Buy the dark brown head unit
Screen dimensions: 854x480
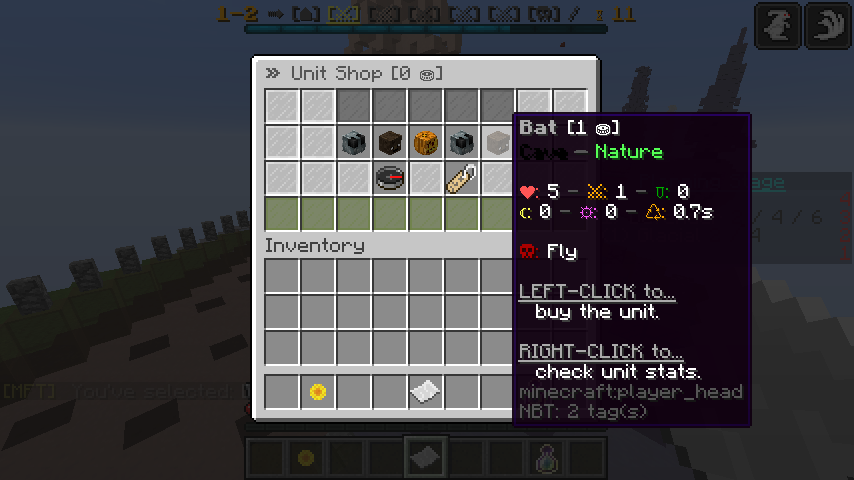tap(390, 143)
